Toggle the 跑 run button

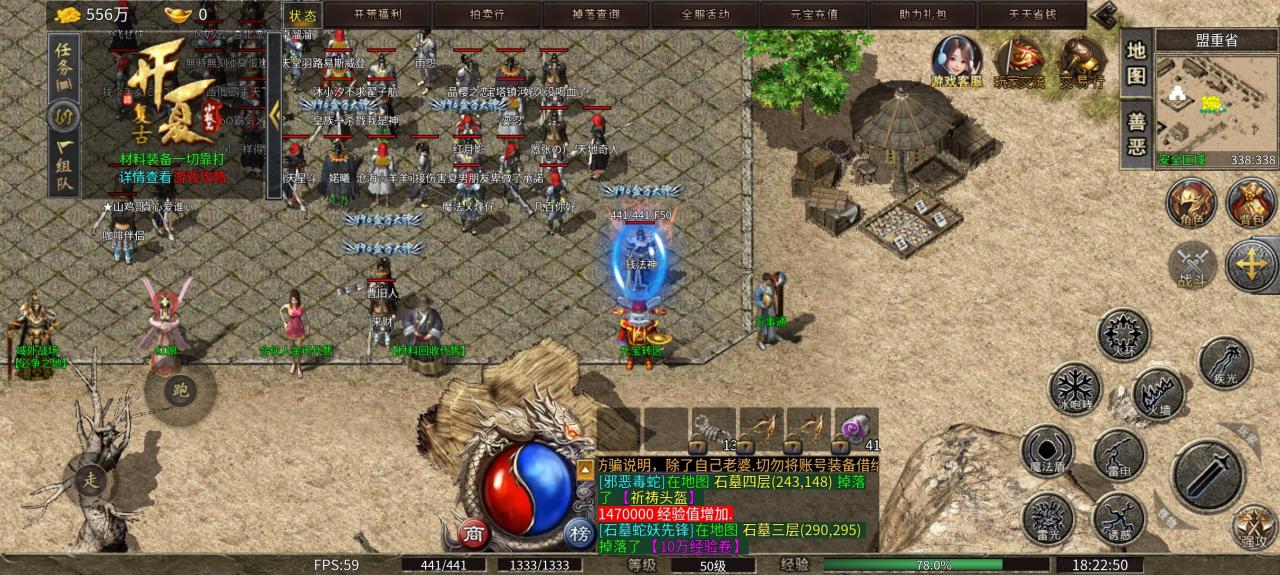pos(179,389)
